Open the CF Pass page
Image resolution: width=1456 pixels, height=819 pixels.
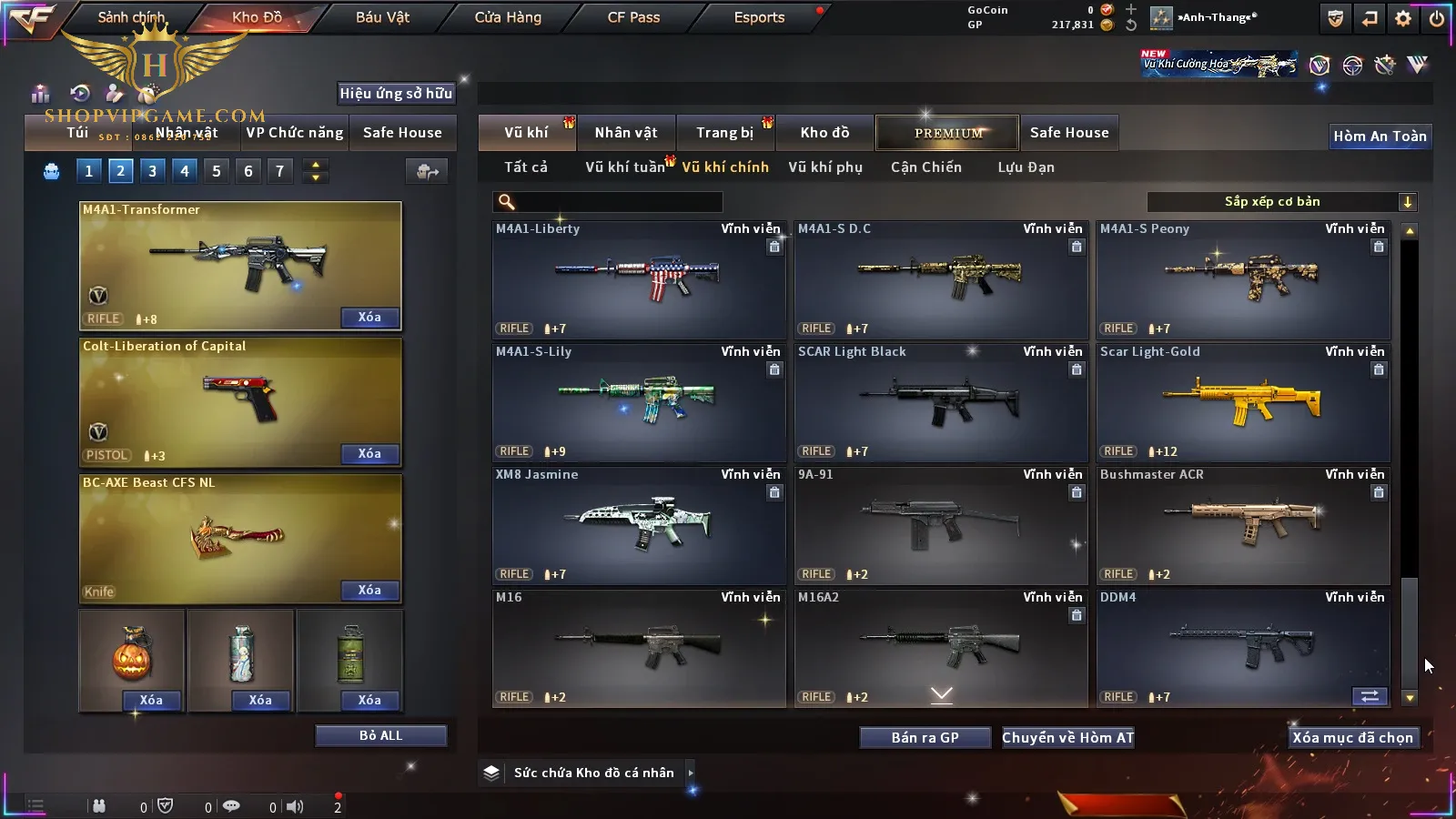click(x=633, y=17)
